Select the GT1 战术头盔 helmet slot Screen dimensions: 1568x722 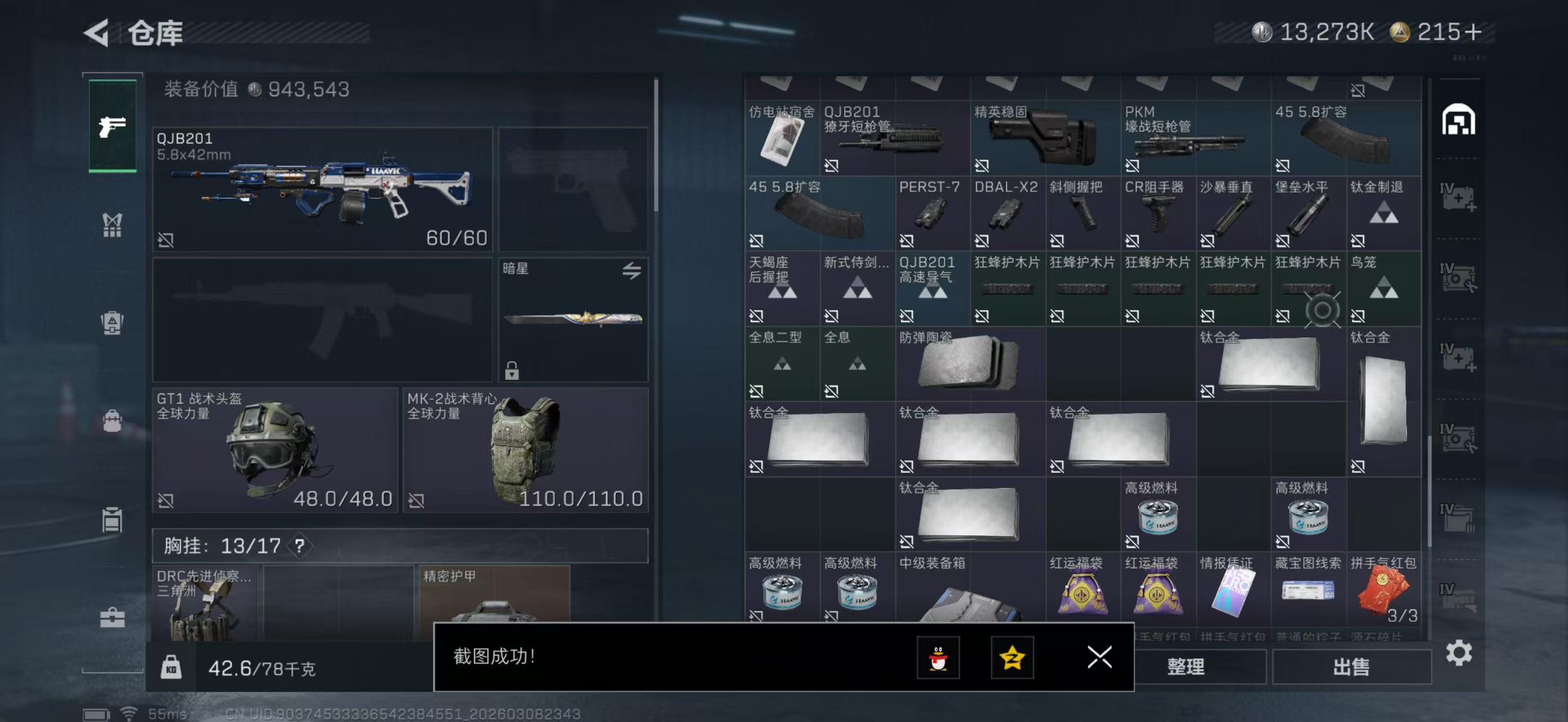275,449
